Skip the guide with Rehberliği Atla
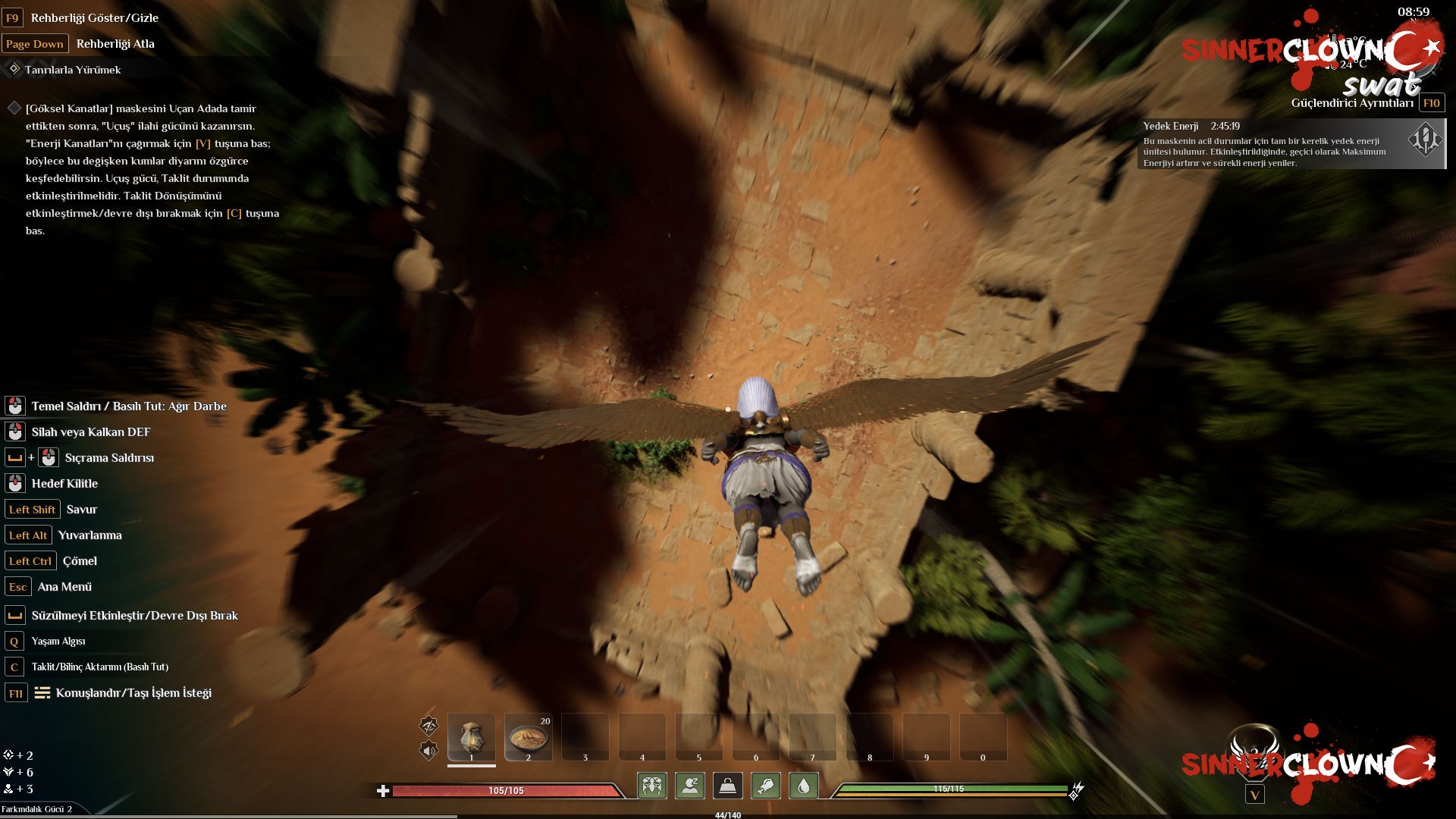 (x=115, y=44)
